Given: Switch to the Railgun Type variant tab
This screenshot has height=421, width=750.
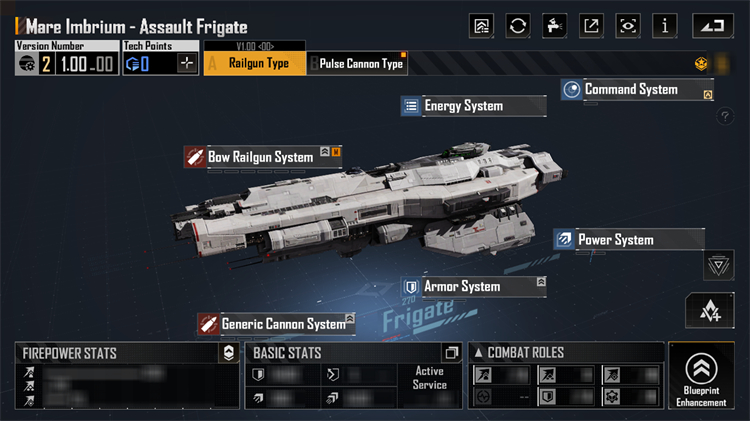Looking at the screenshot, I should click(x=253, y=64).
